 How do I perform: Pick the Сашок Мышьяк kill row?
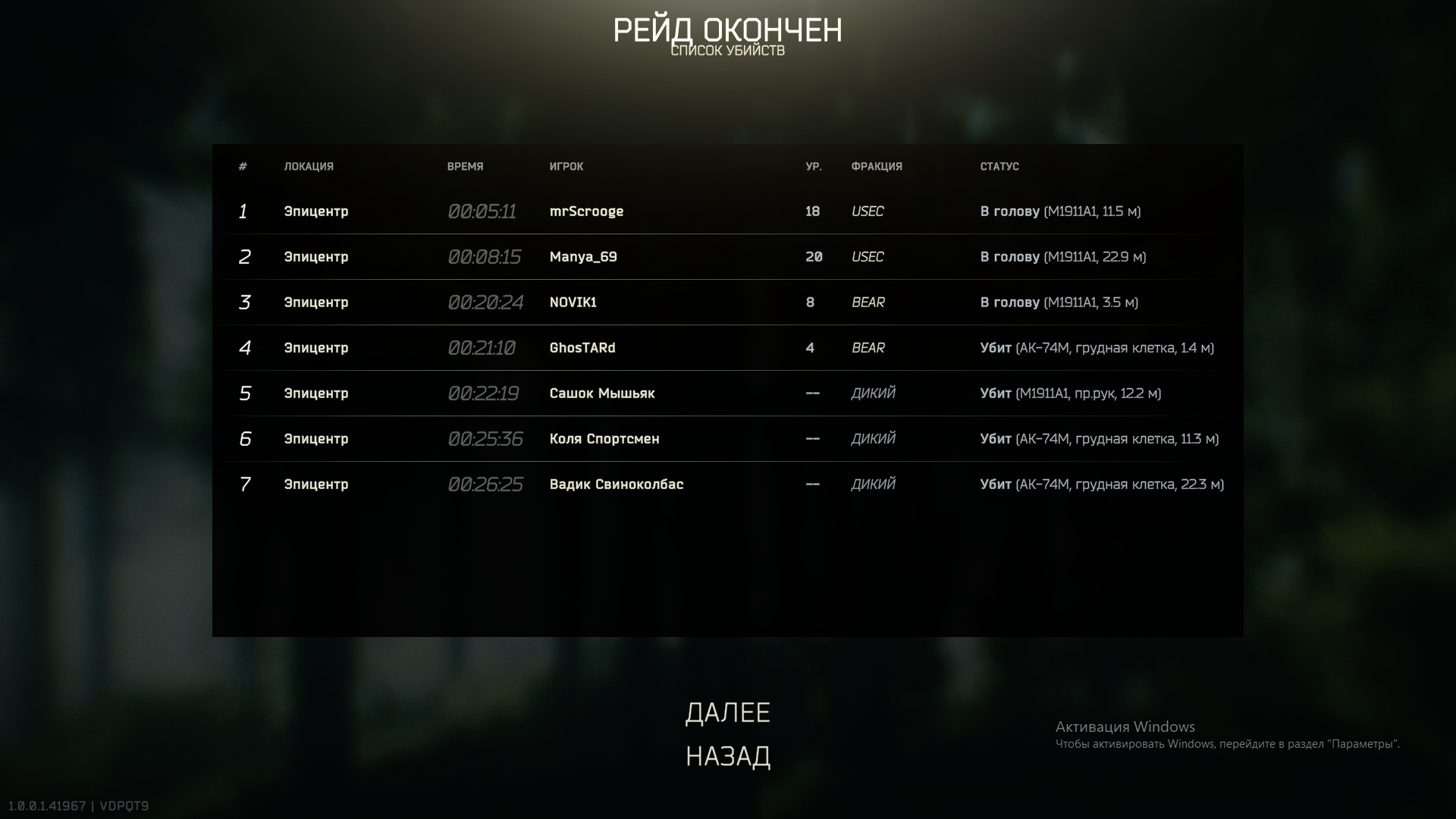click(602, 394)
